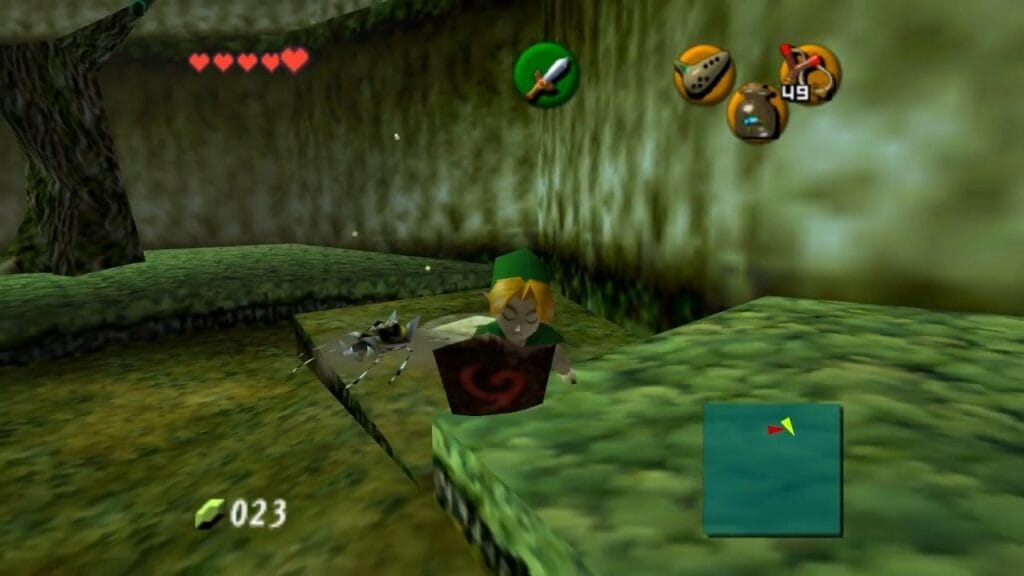
Task: Equip the Fairy Slingshot item
Action: coord(810,74)
